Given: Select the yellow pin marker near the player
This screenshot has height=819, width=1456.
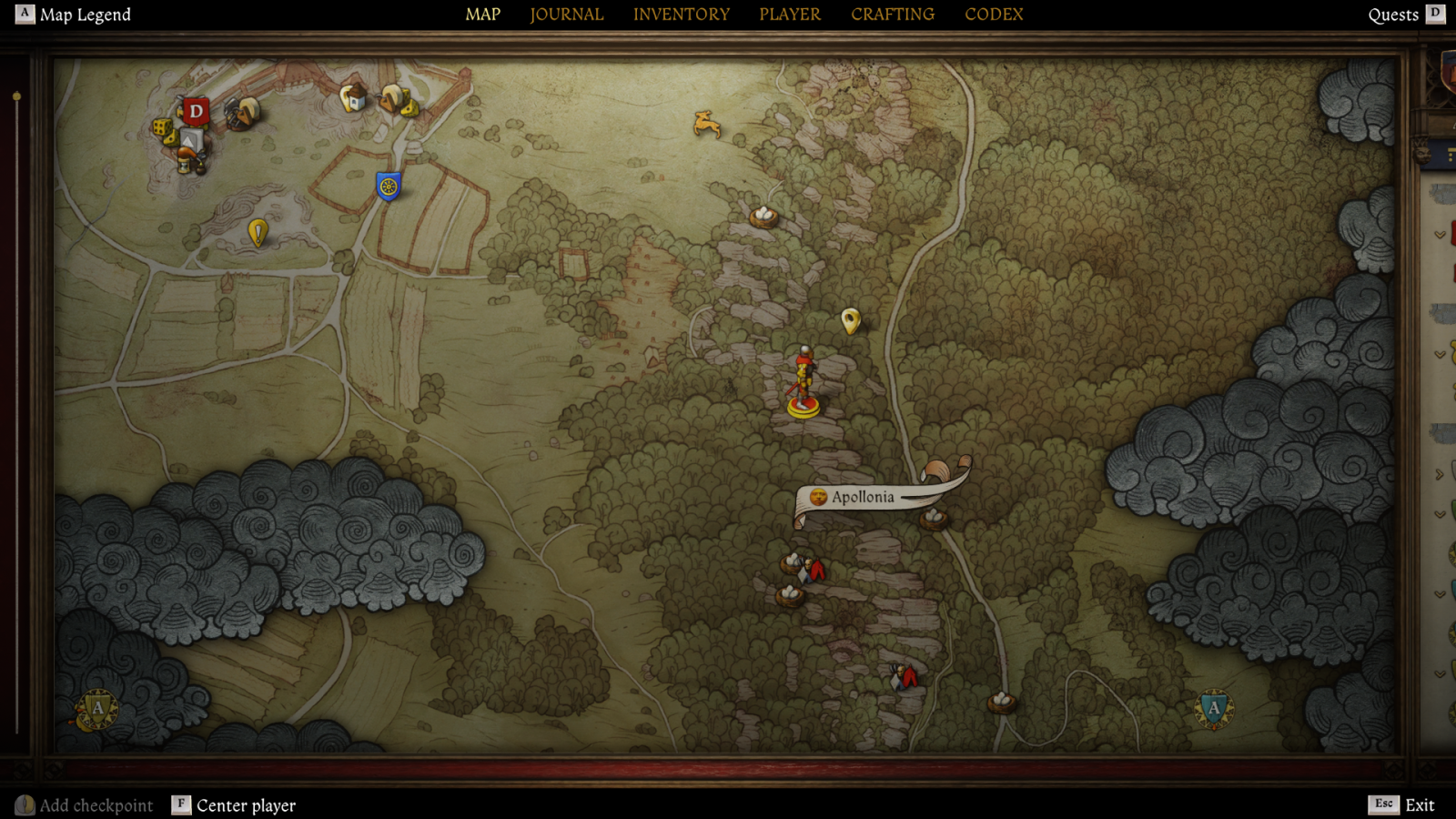Looking at the screenshot, I should (851, 320).
